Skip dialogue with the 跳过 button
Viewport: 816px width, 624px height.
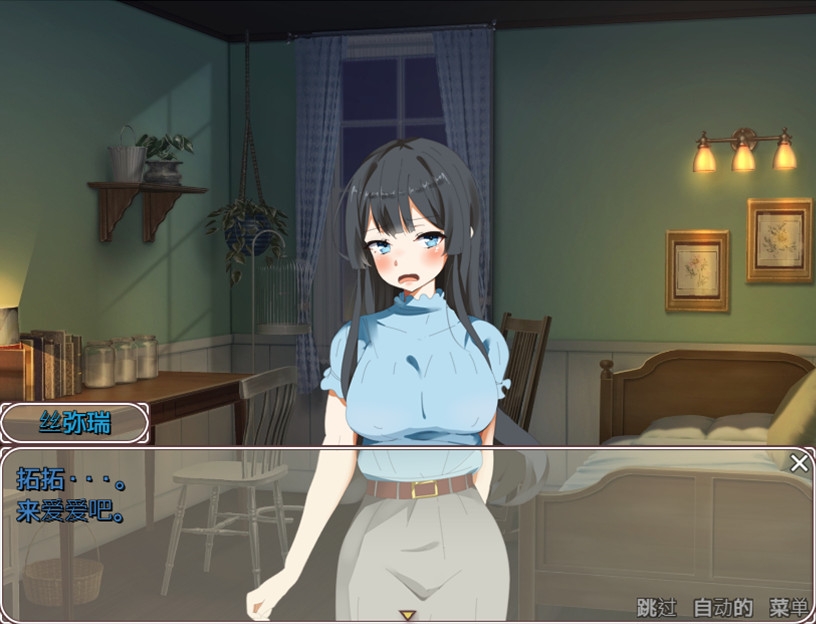(x=657, y=607)
